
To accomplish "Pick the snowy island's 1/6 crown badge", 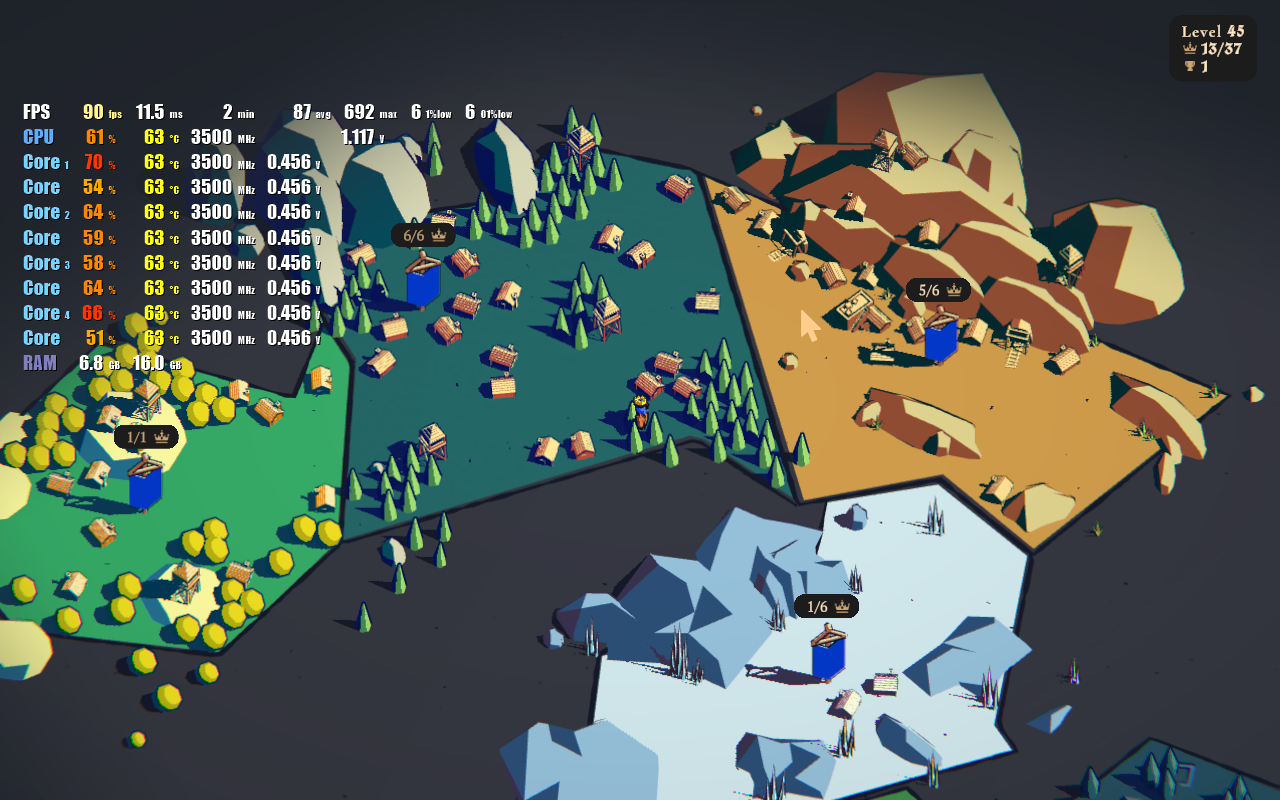I will [x=826, y=606].
